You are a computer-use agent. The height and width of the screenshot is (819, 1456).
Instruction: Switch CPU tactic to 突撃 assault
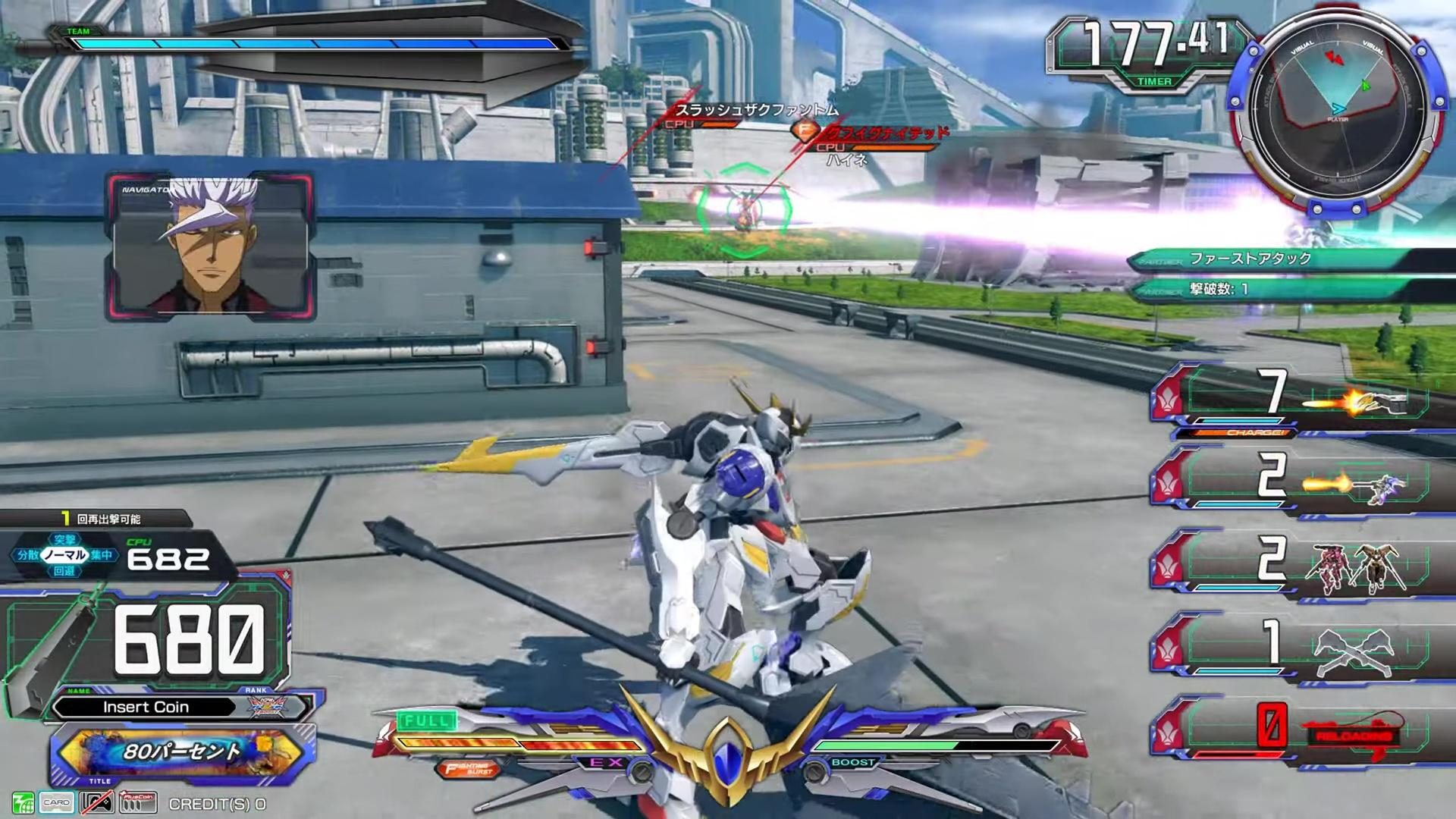[64, 538]
